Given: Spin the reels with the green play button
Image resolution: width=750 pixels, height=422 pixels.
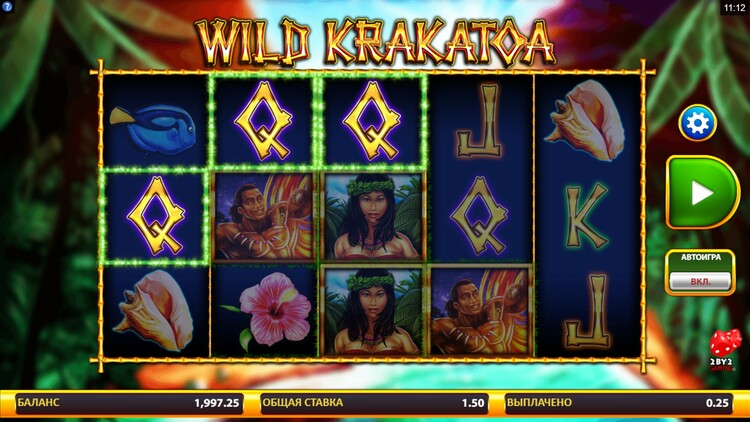Looking at the screenshot, I should pyautogui.click(x=703, y=193).
